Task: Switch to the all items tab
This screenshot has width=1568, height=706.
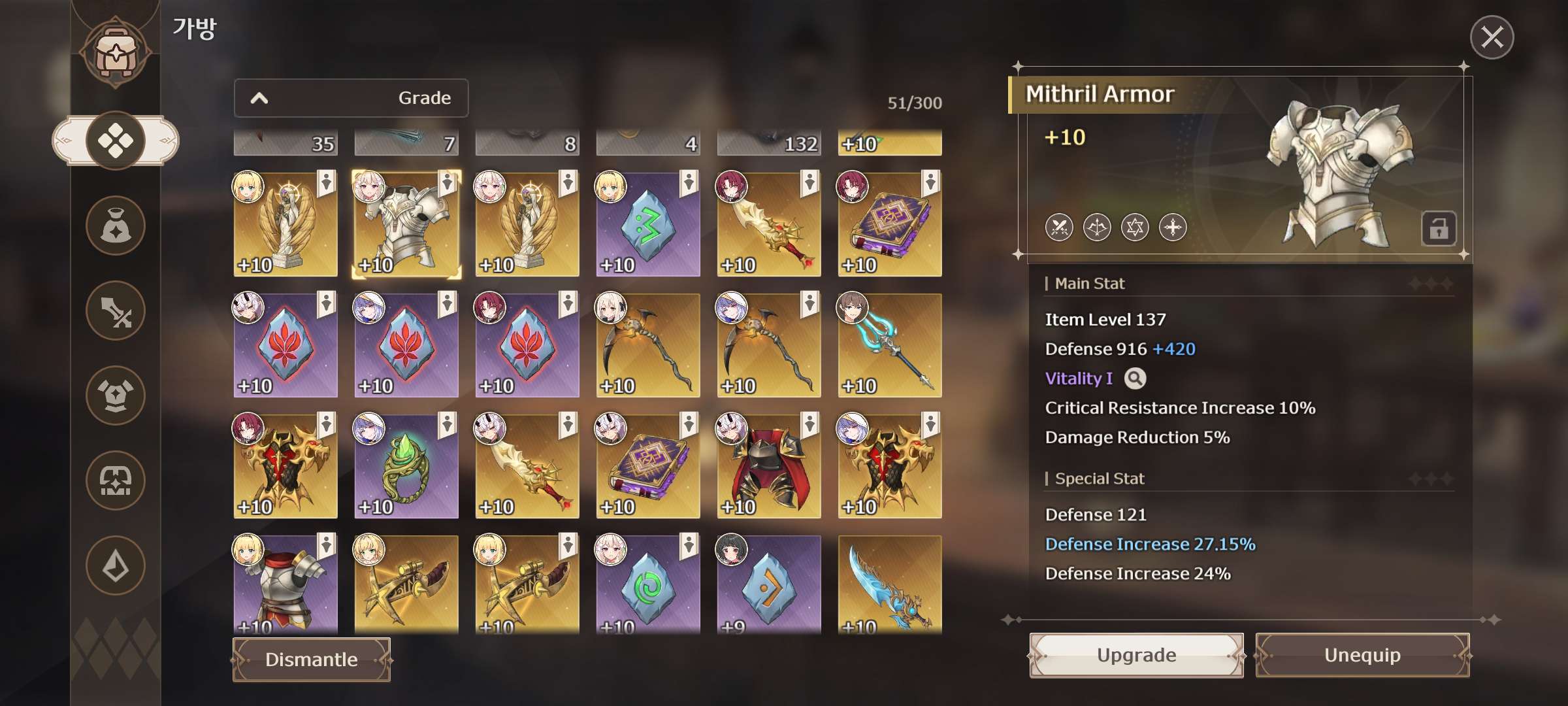Action: coord(116,141)
